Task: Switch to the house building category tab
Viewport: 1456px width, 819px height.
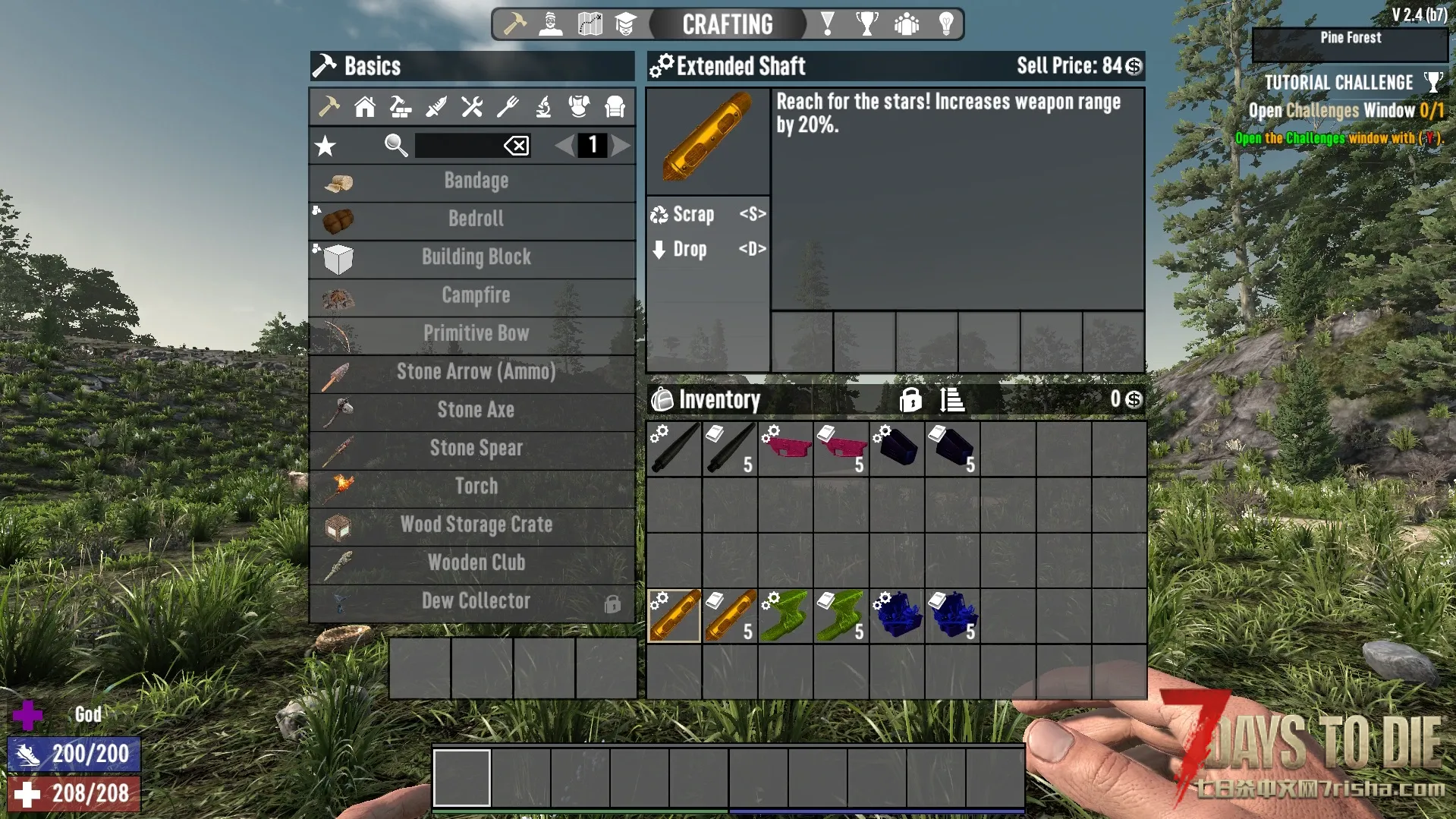Action: pyautogui.click(x=365, y=107)
